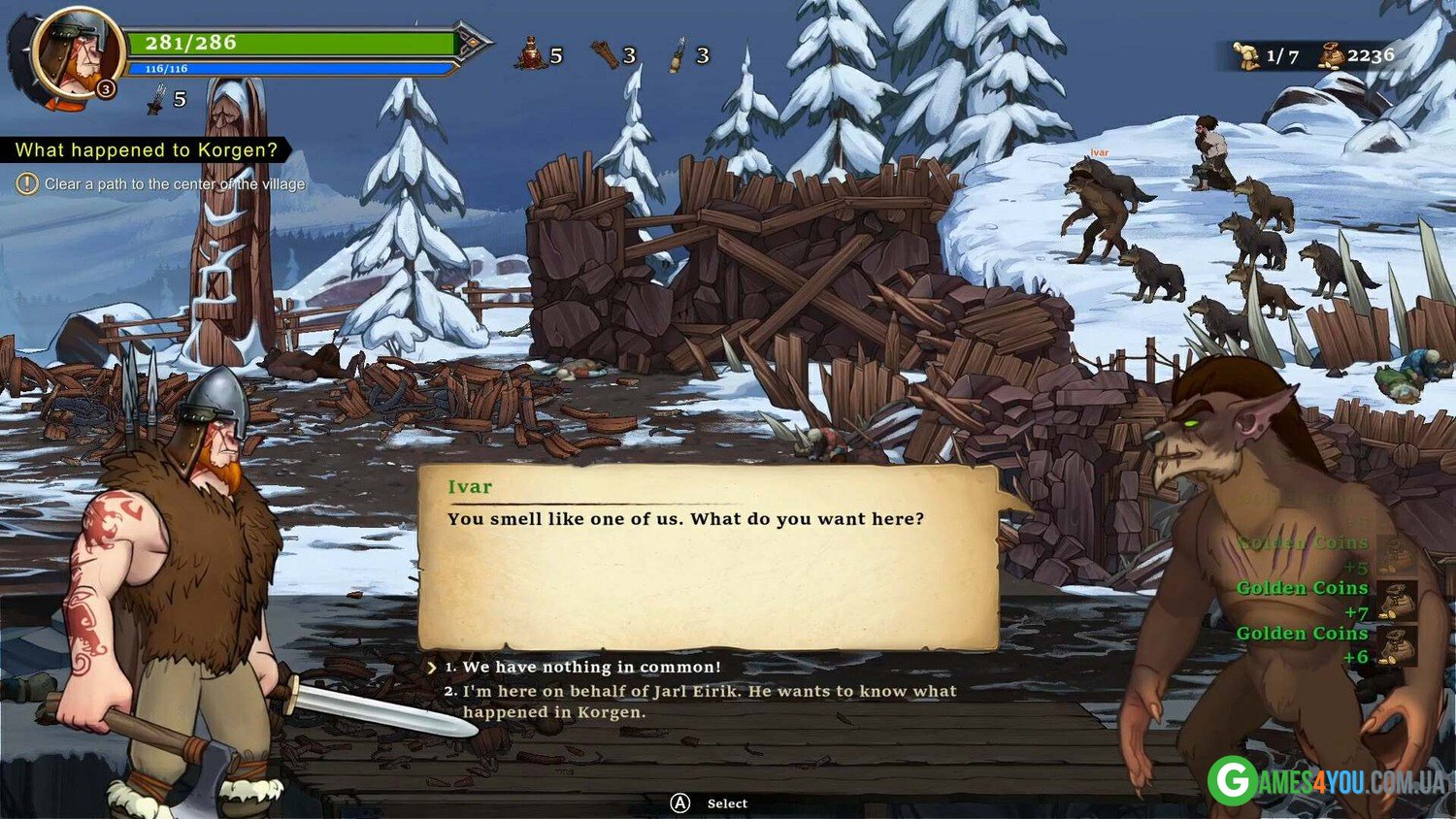Open the "What happened to Korgen?" quest tracker
The height and width of the screenshot is (819, 1456).
(146, 149)
